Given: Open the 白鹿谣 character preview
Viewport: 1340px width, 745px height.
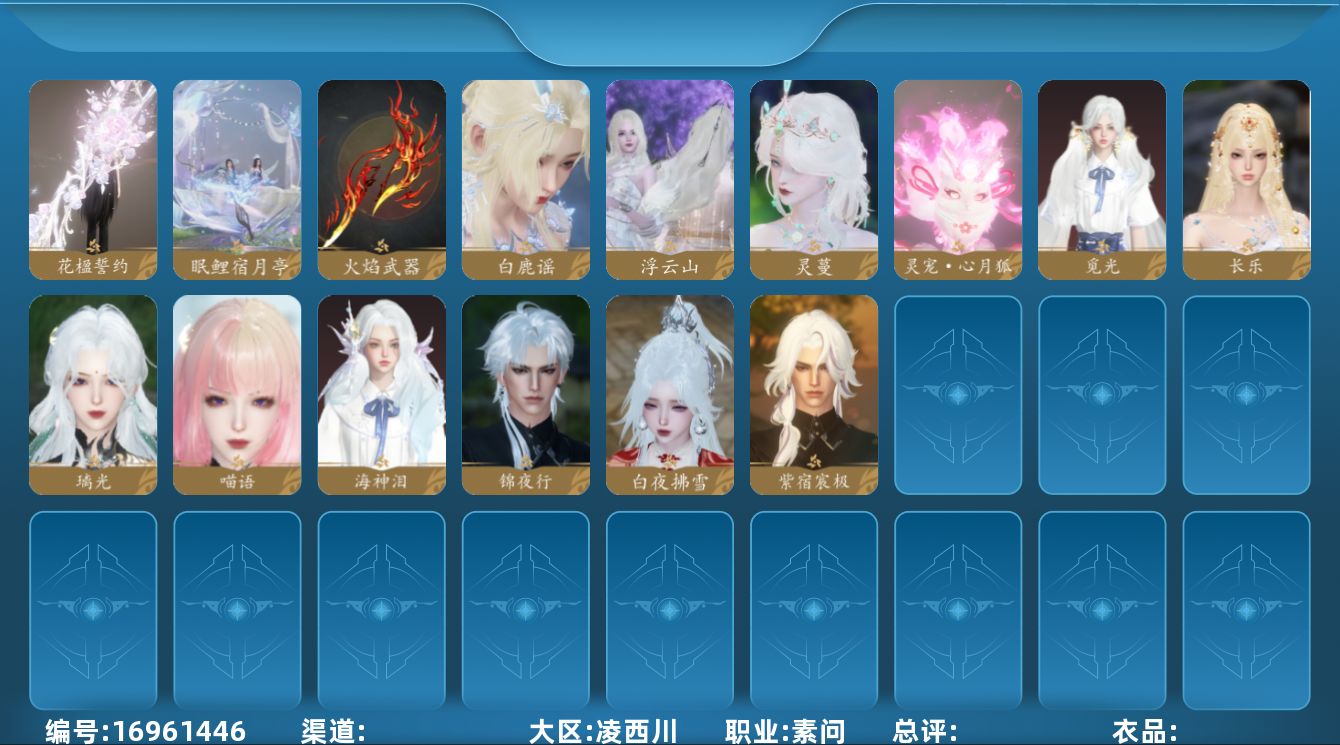Looking at the screenshot, I should pyautogui.click(x=525, y=178).
